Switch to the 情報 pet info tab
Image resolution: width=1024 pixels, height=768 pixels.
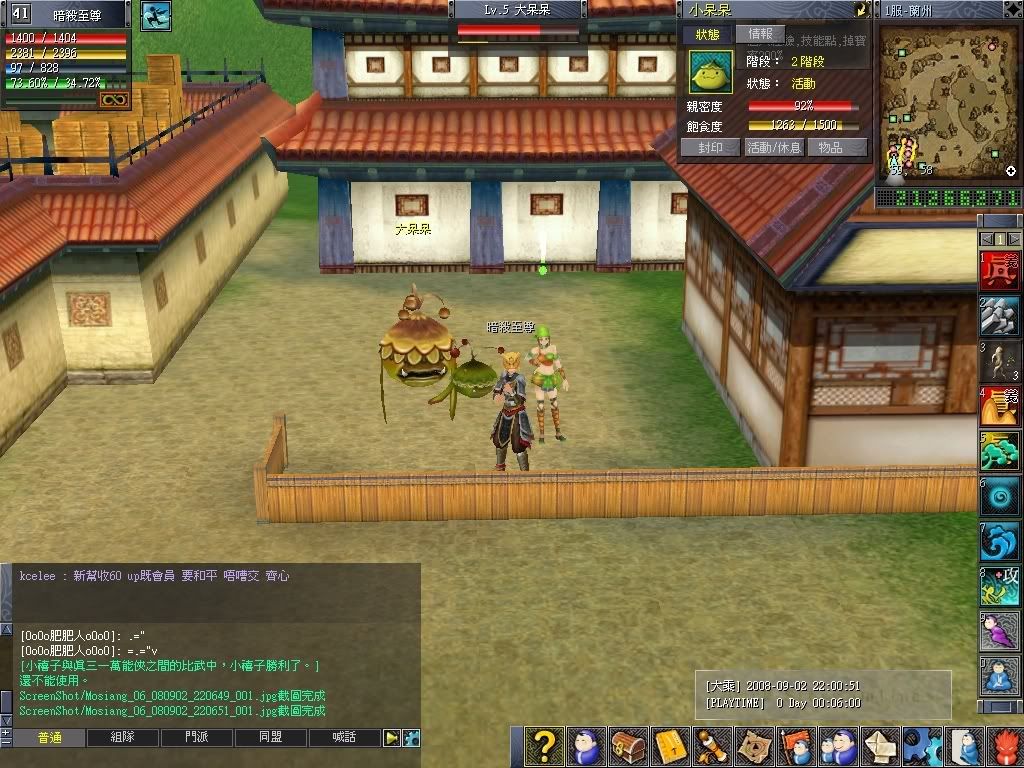(760, 34)
